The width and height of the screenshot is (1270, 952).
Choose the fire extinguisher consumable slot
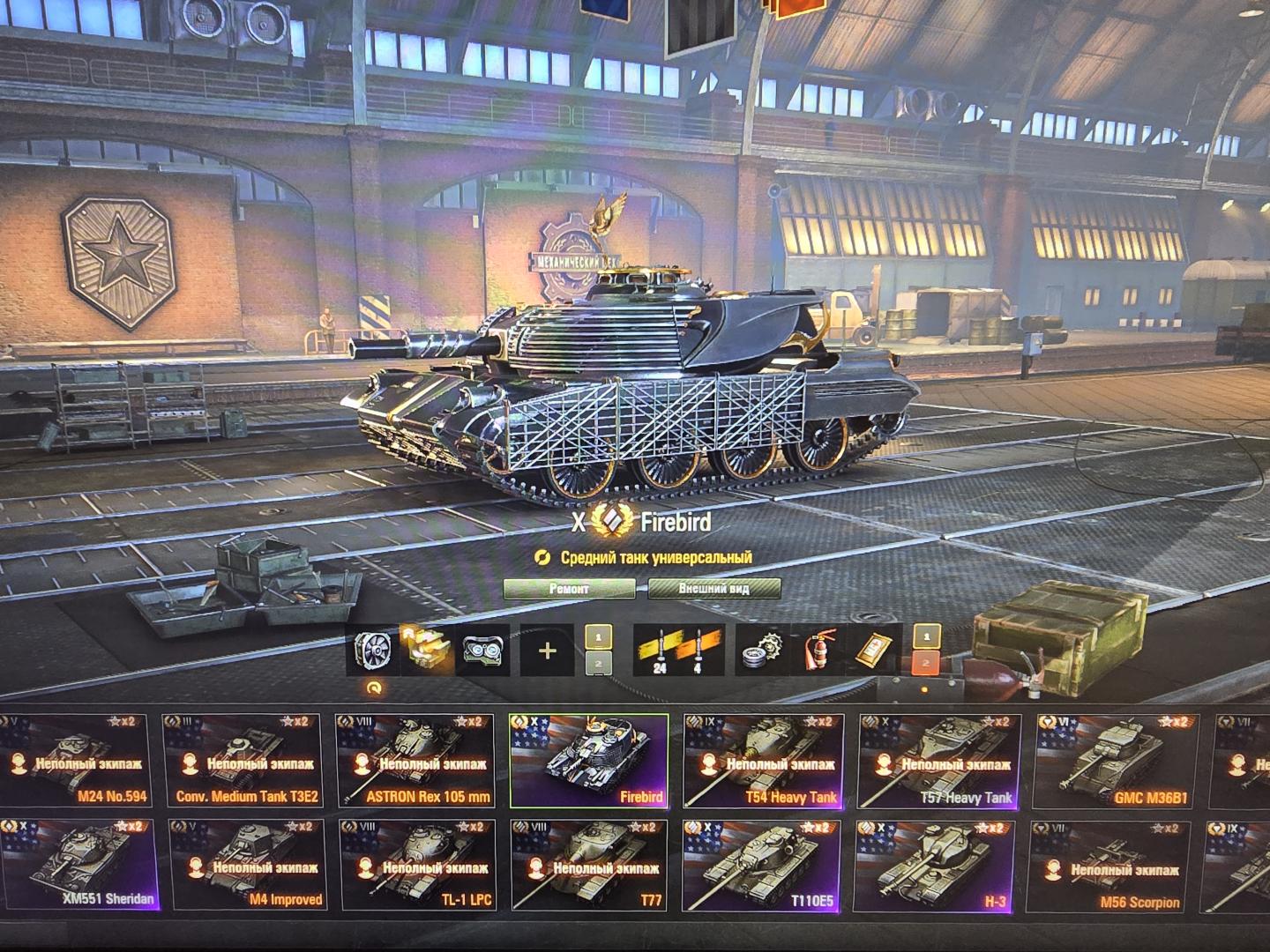point(818,651)
